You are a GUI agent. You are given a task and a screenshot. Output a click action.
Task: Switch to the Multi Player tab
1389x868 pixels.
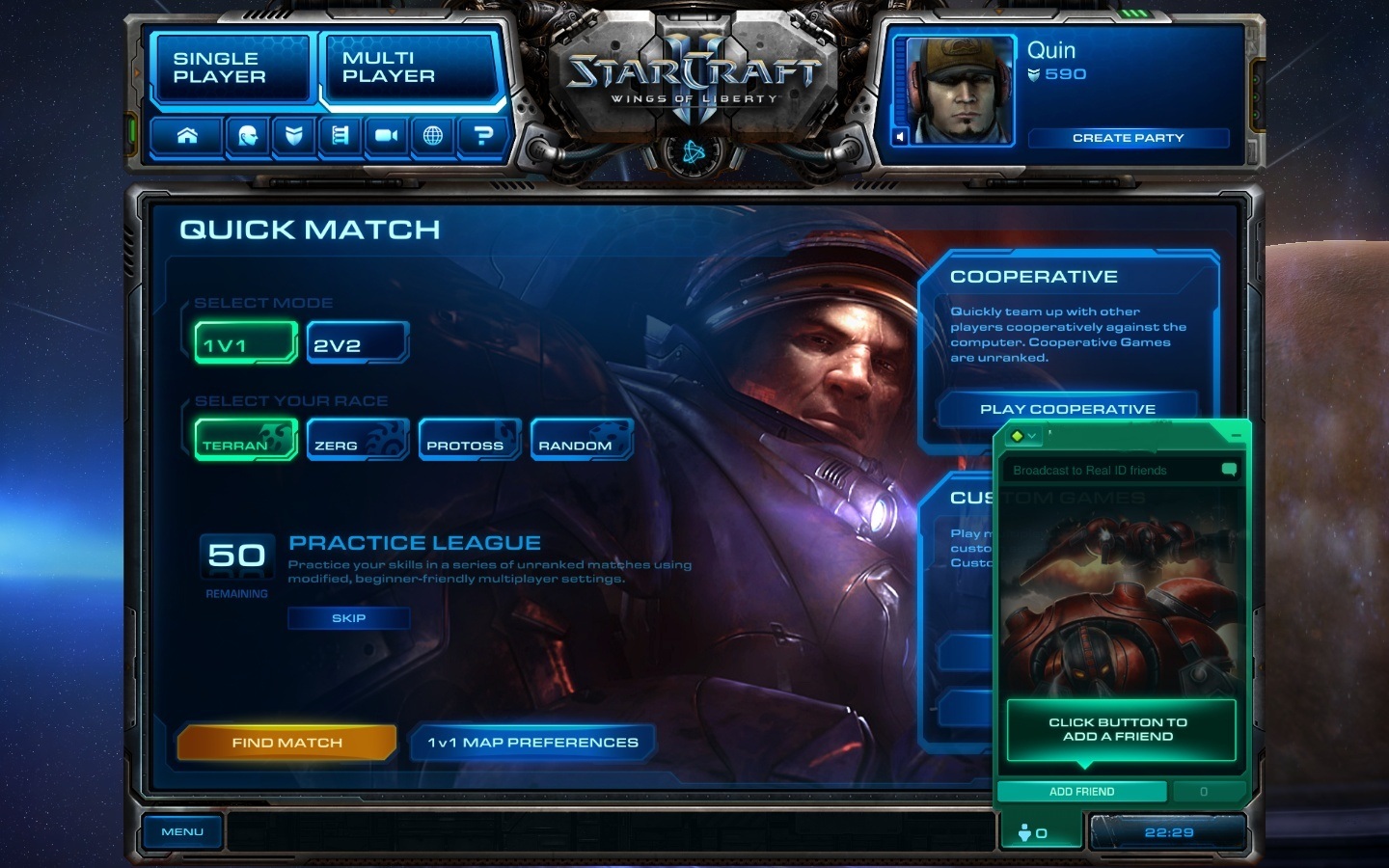[406, 68]
